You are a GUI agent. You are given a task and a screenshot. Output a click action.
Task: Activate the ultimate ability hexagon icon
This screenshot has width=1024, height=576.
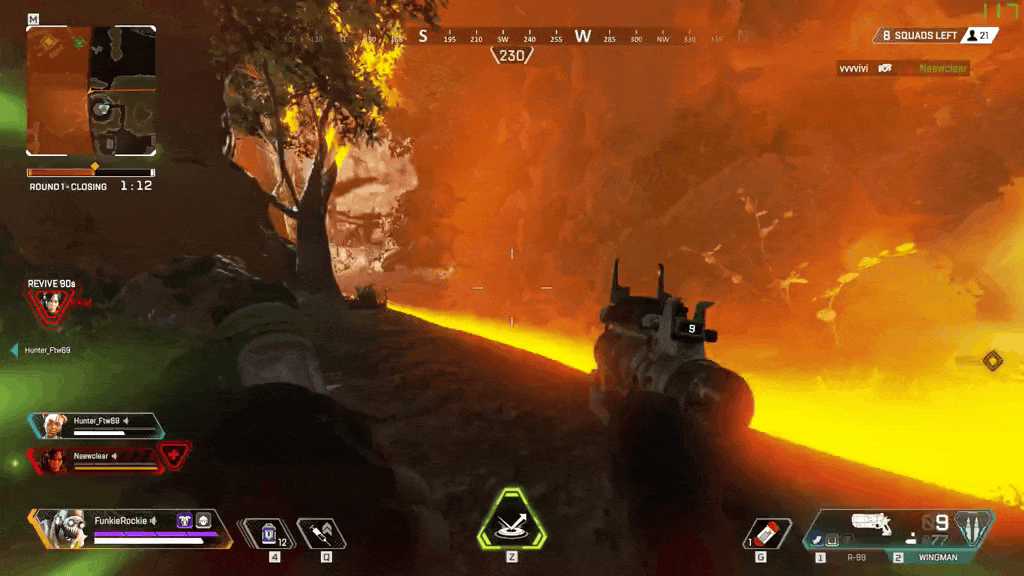(511, 521)
